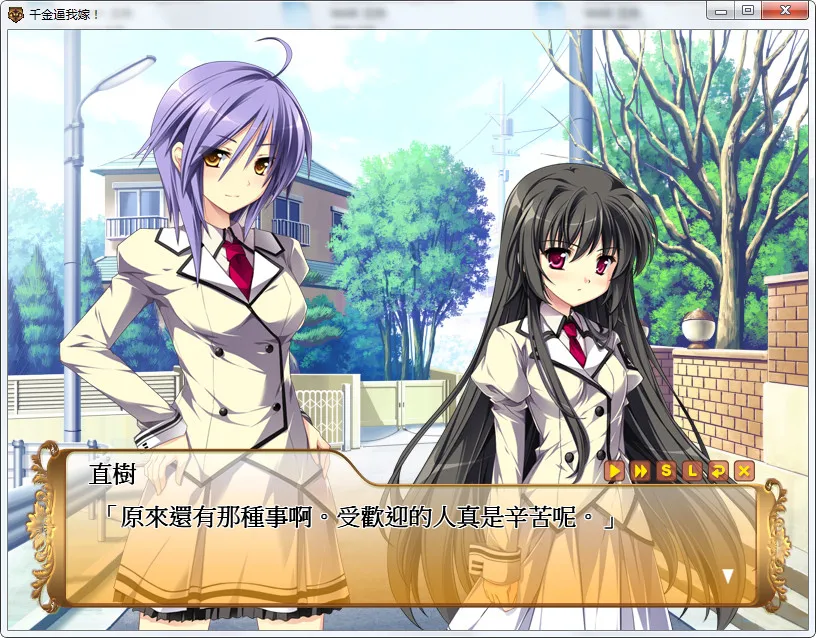The width and height of the screenshot is (816, 638).
Task: Open the save menu with the S button
Action: point(667,470)
